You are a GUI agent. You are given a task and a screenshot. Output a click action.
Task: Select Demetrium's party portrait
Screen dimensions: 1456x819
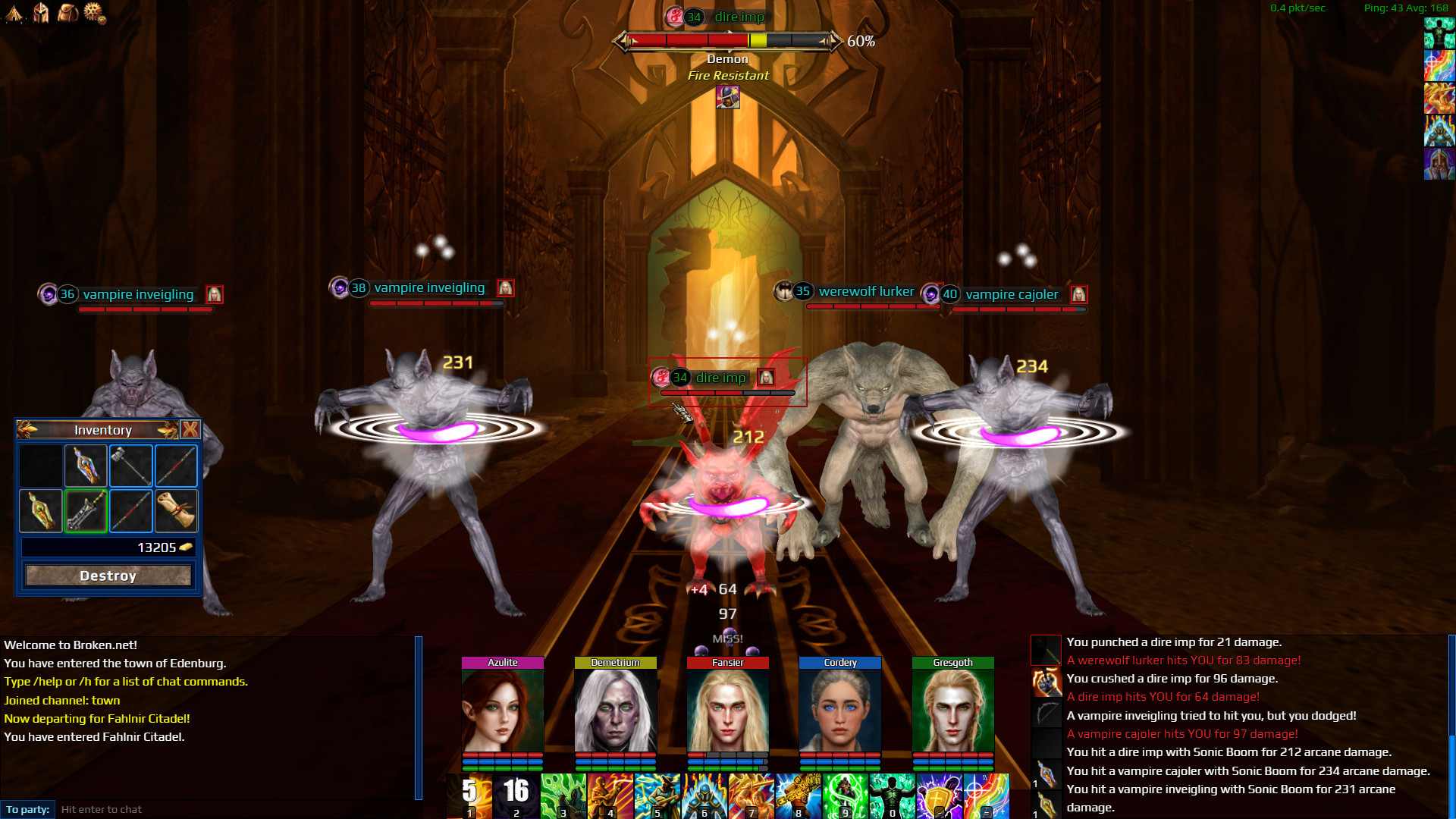point(615,710)
